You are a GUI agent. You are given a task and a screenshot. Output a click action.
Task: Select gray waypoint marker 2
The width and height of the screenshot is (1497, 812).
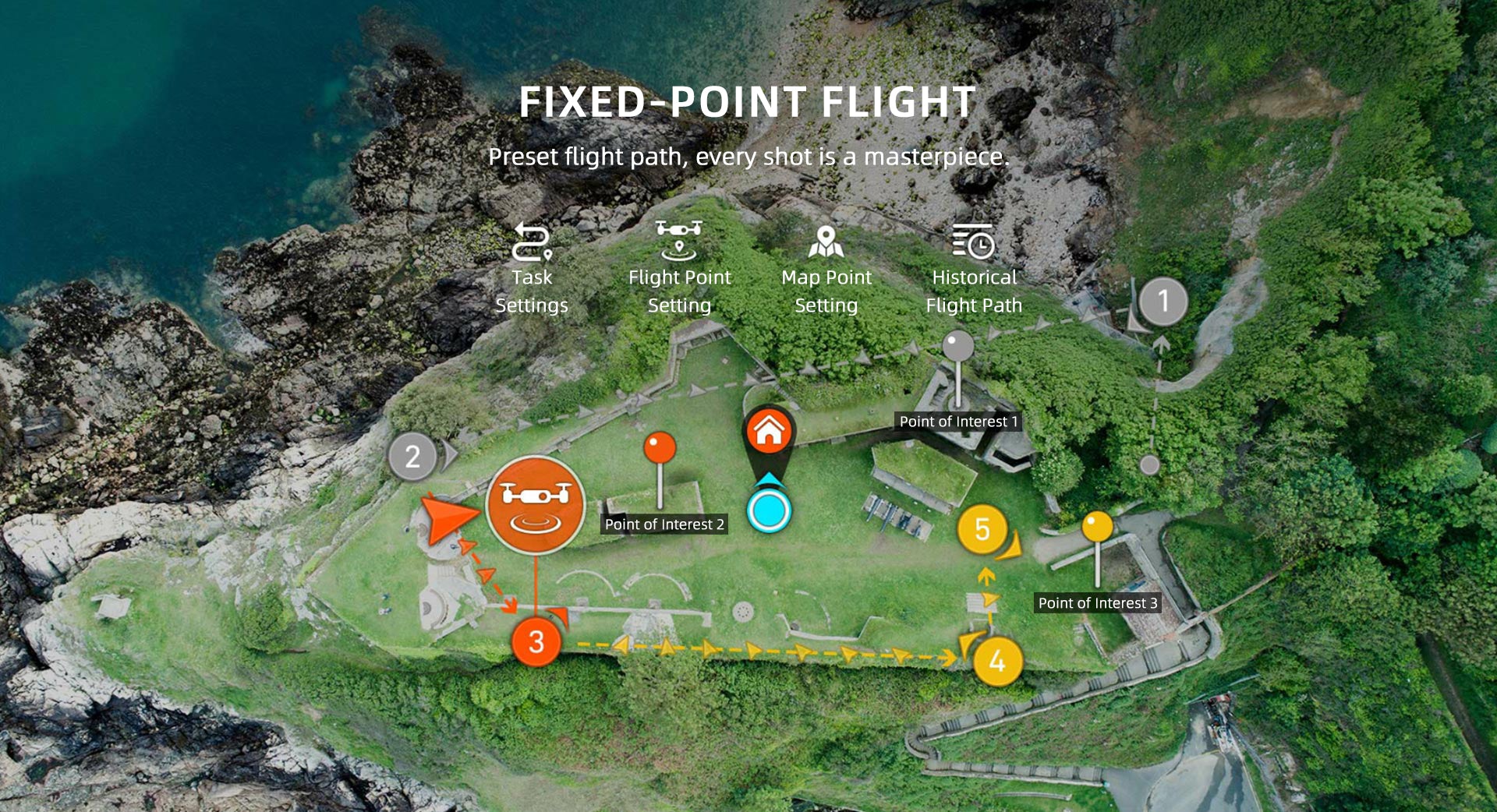[x=412, y=457]
